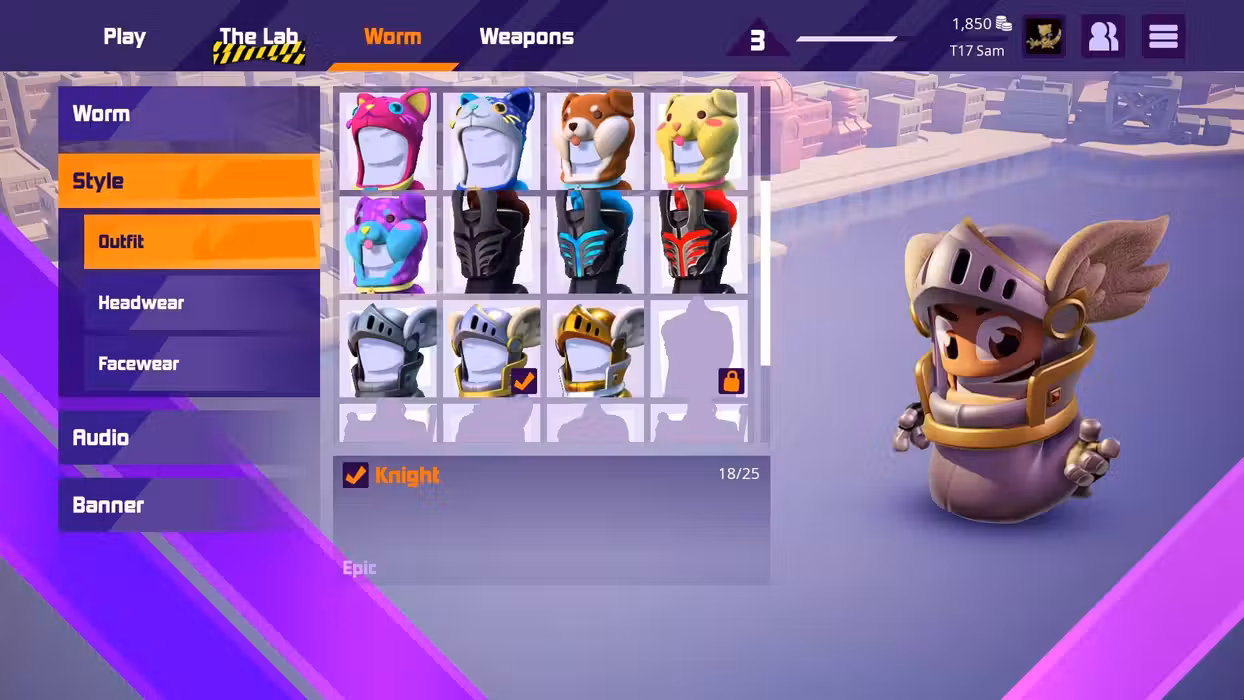
Task: Pick the brown dog hoodie outfit
Action: [x=595, y=140]
